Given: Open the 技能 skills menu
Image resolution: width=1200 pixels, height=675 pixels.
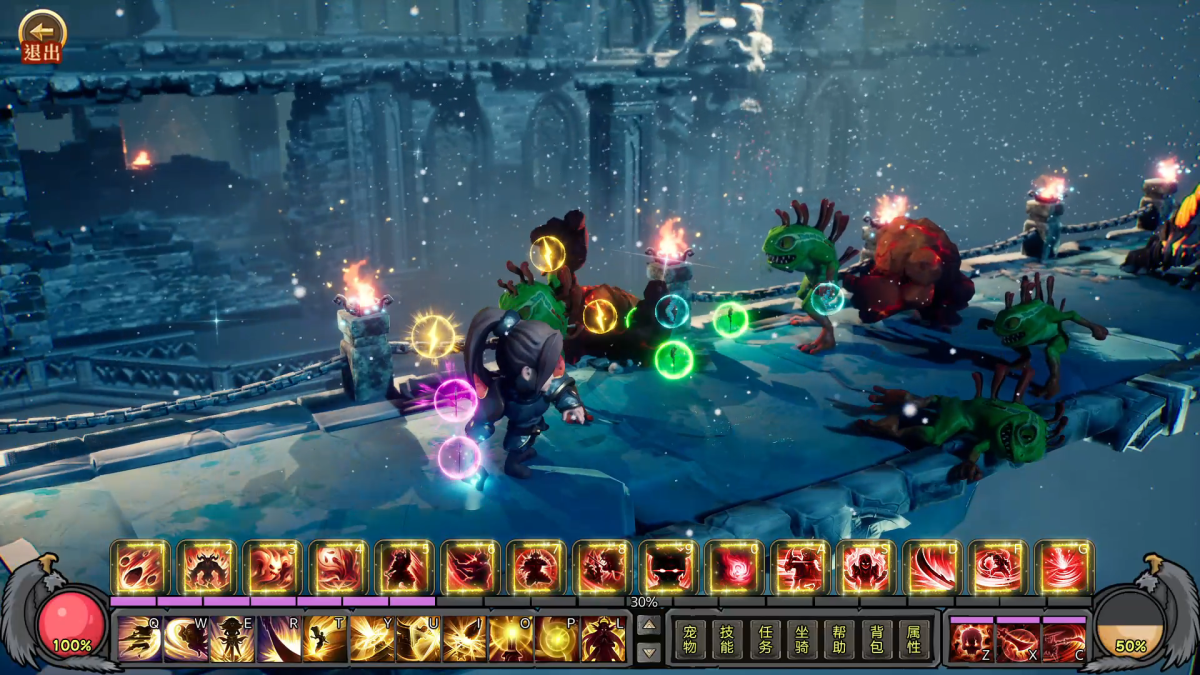Looking at the screenshot, I should [727, 638].
